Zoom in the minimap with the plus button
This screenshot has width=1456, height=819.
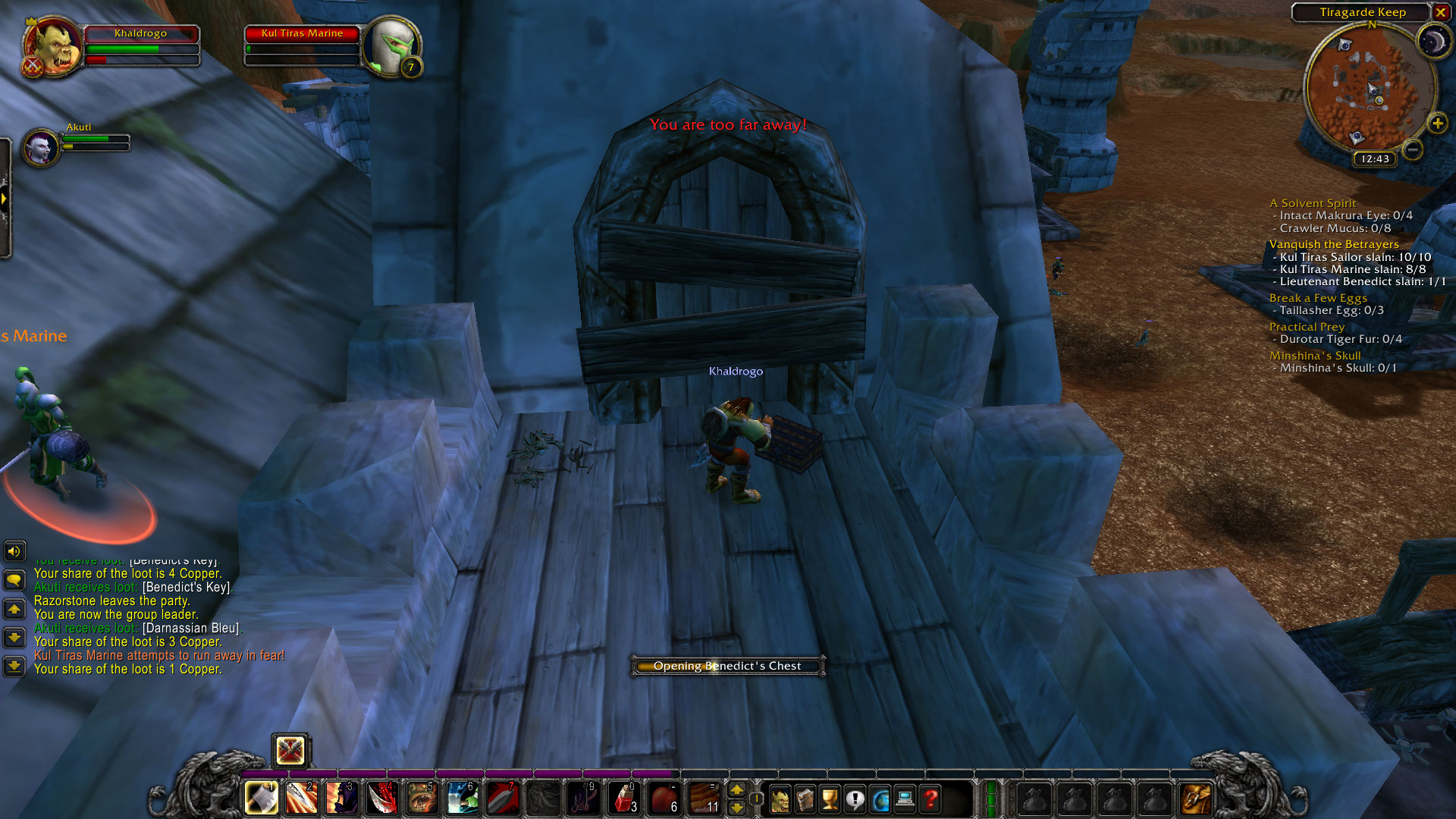pos(1437,121)
